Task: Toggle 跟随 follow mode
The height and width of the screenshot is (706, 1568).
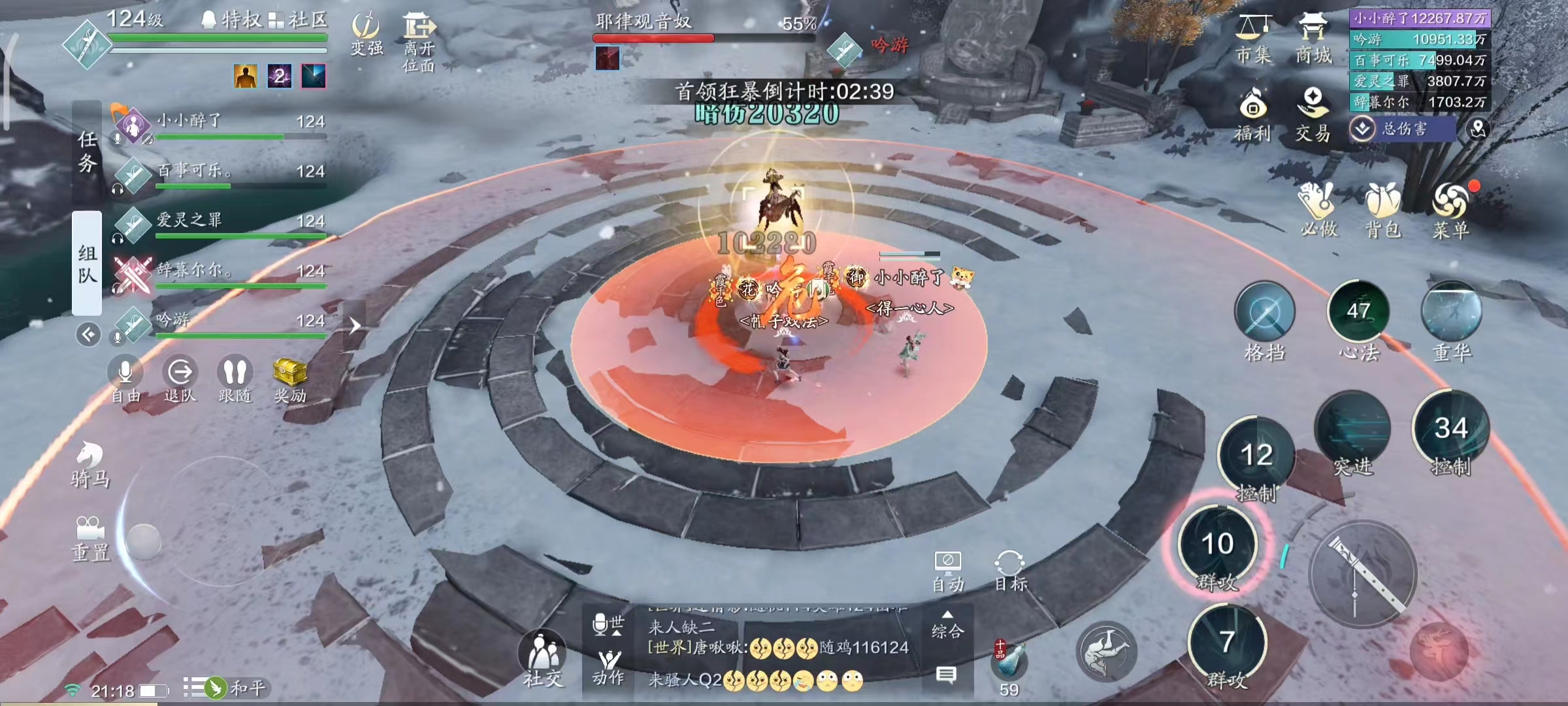Action: [x=235, y=379]
